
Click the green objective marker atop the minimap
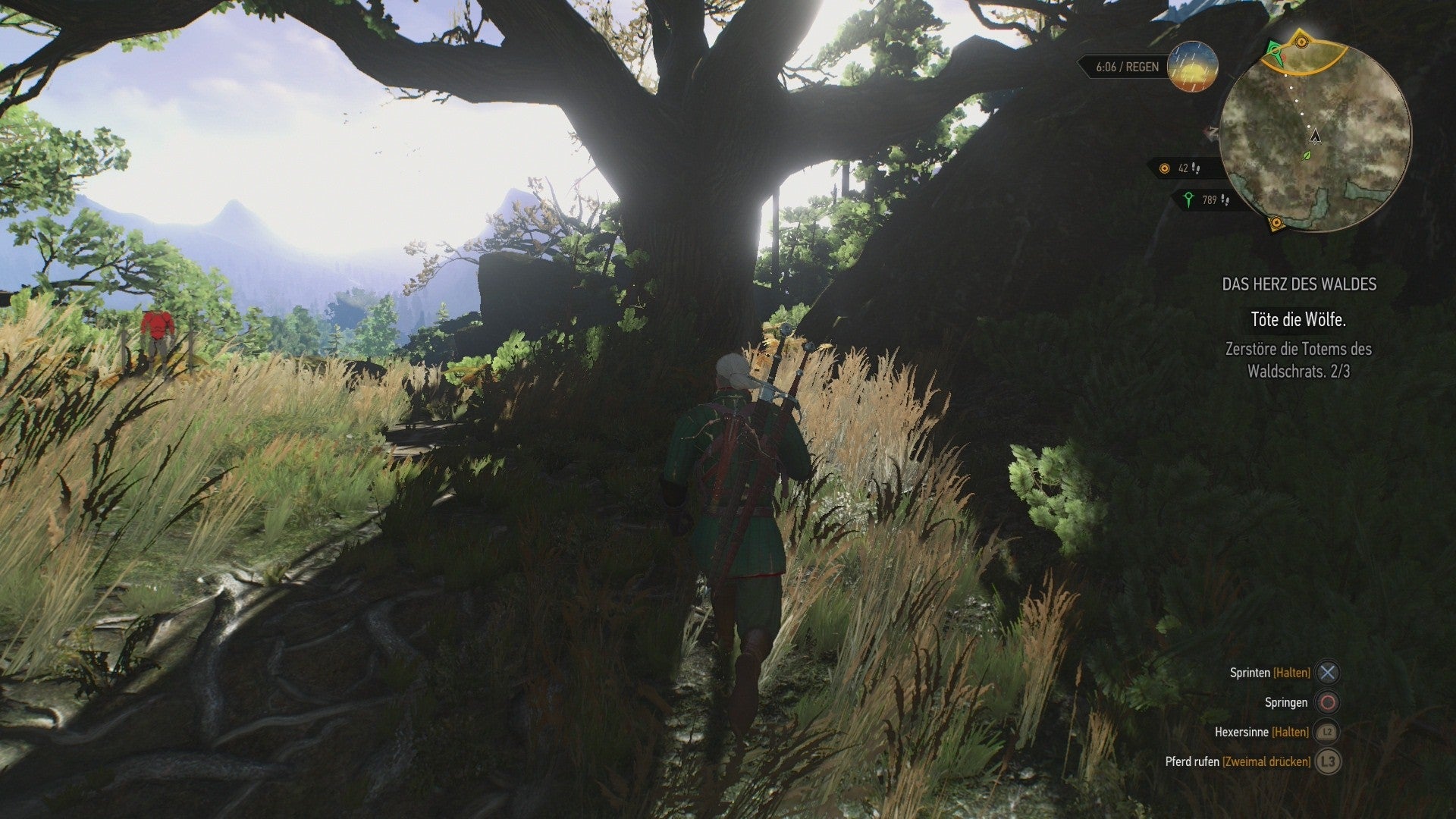click(1274, 50)
